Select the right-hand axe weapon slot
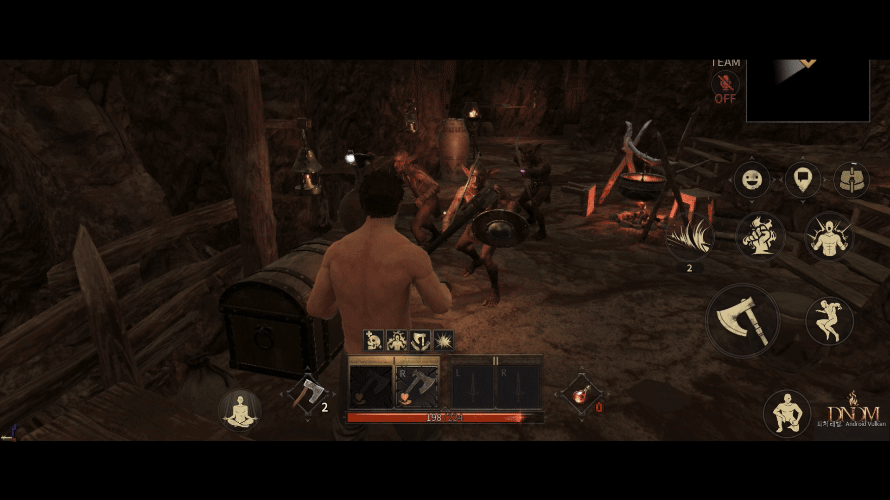Image resolution: width=890 pixels, height=500 pixels. point(417,384)
